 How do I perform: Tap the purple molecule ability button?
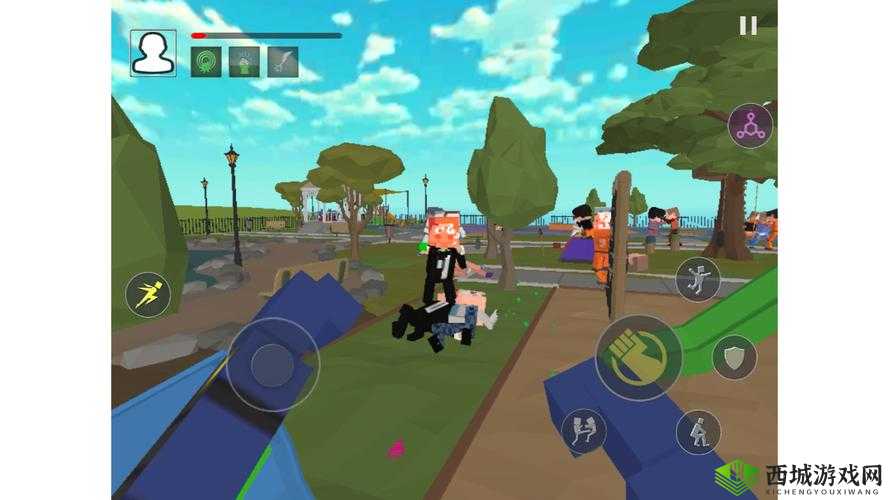coord(750,125)
